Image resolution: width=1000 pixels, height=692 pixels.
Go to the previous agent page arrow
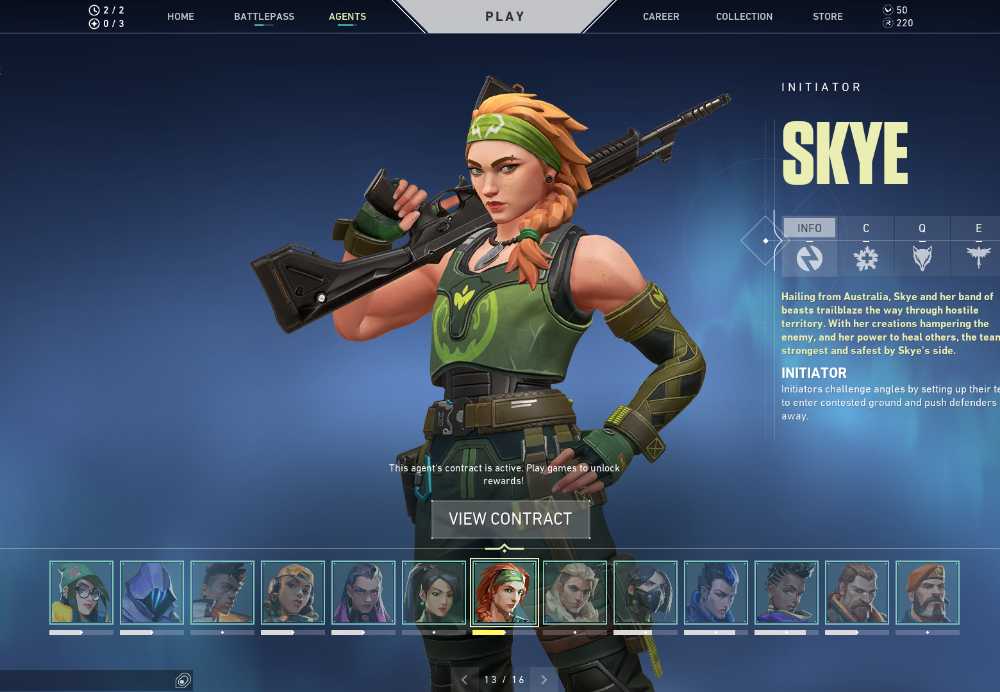point(465,680)
